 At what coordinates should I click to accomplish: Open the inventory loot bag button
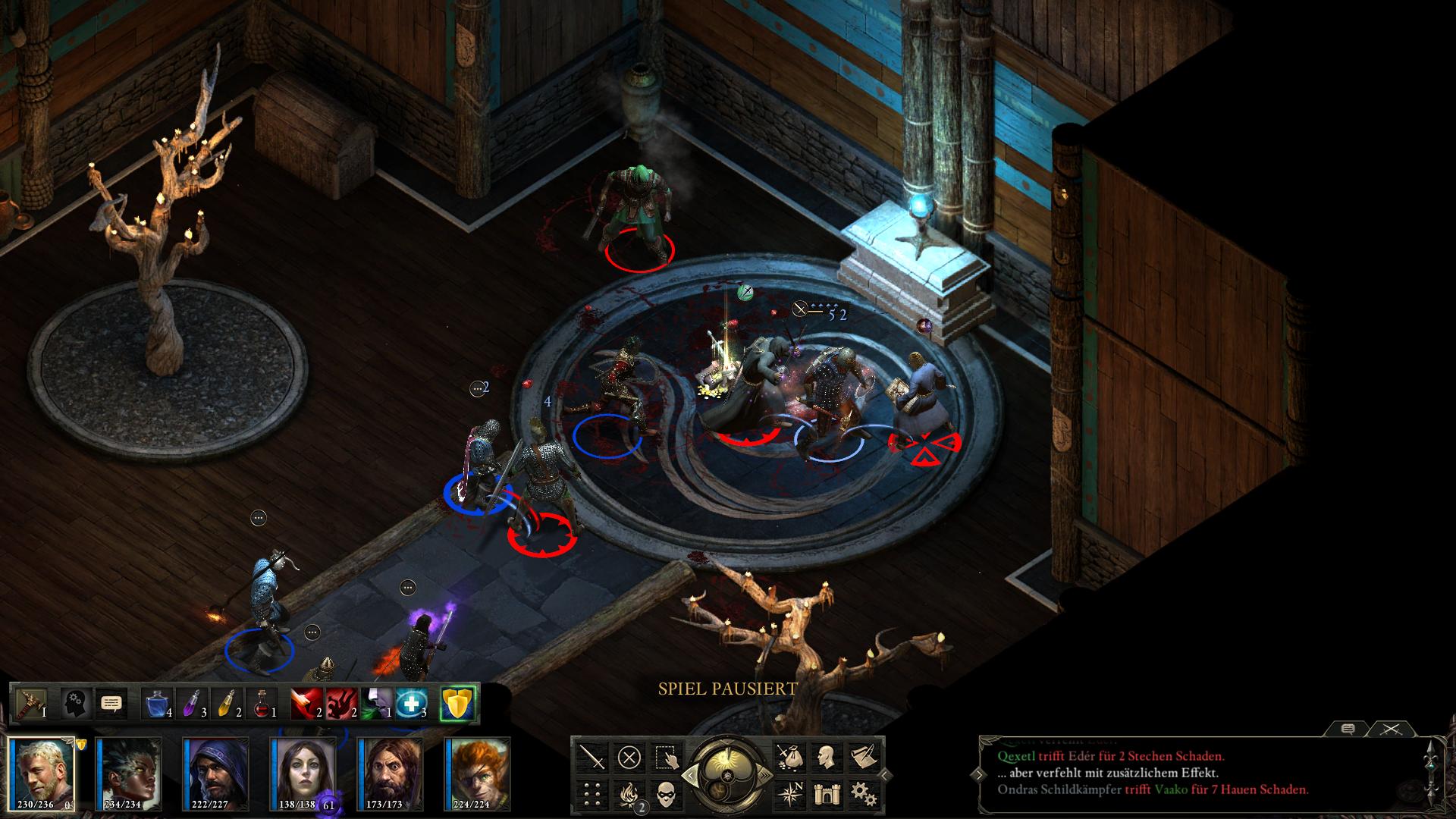coord(788,757)
